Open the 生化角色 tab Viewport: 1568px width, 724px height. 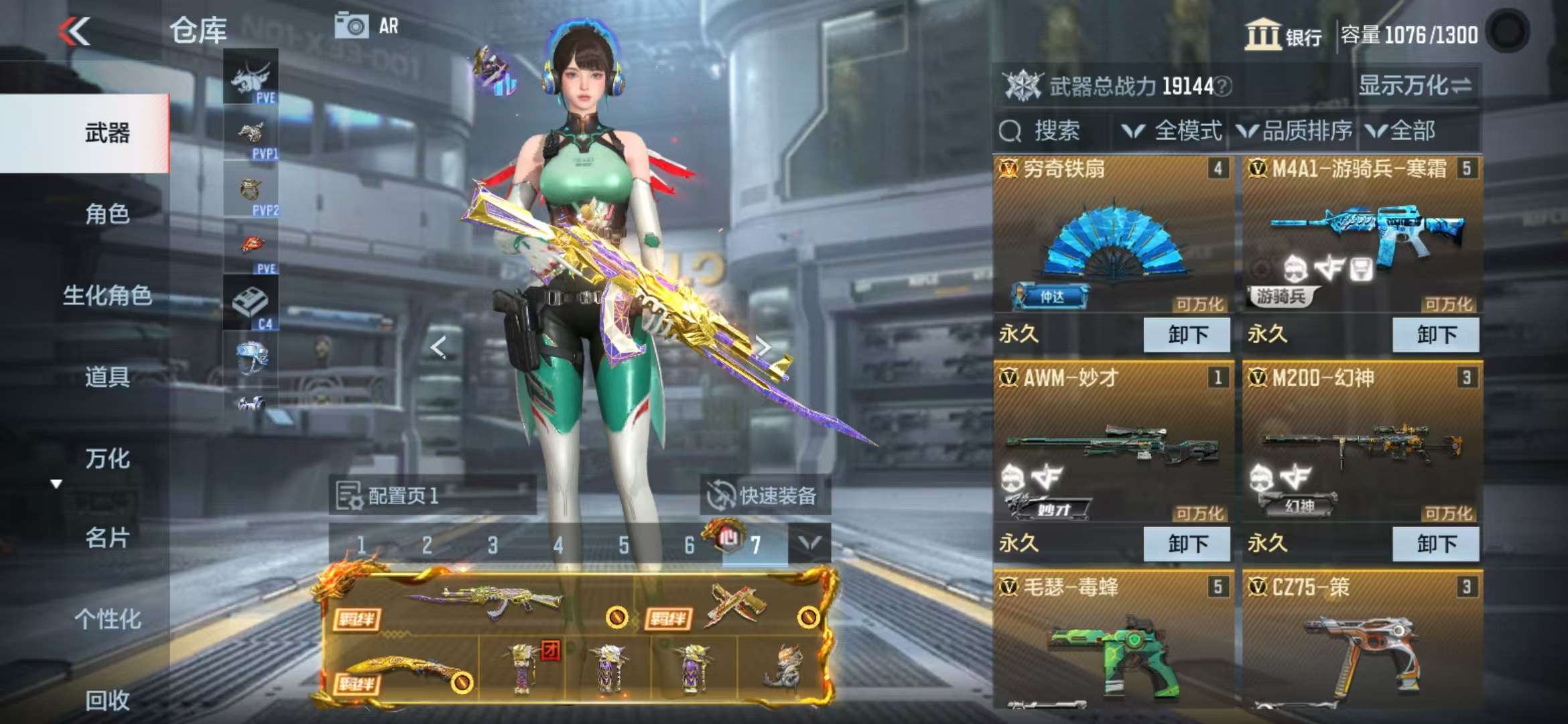106,296
